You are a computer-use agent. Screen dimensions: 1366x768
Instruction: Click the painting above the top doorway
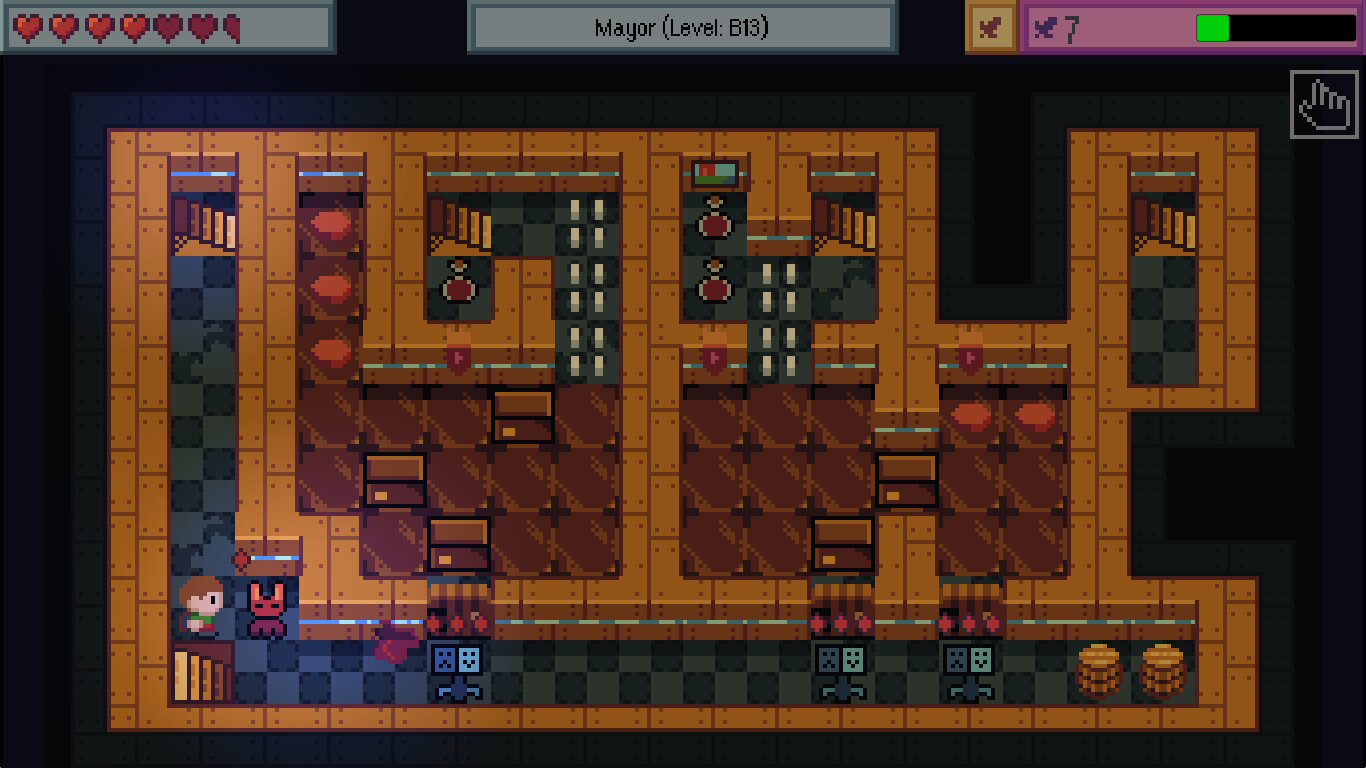(714, 173)
